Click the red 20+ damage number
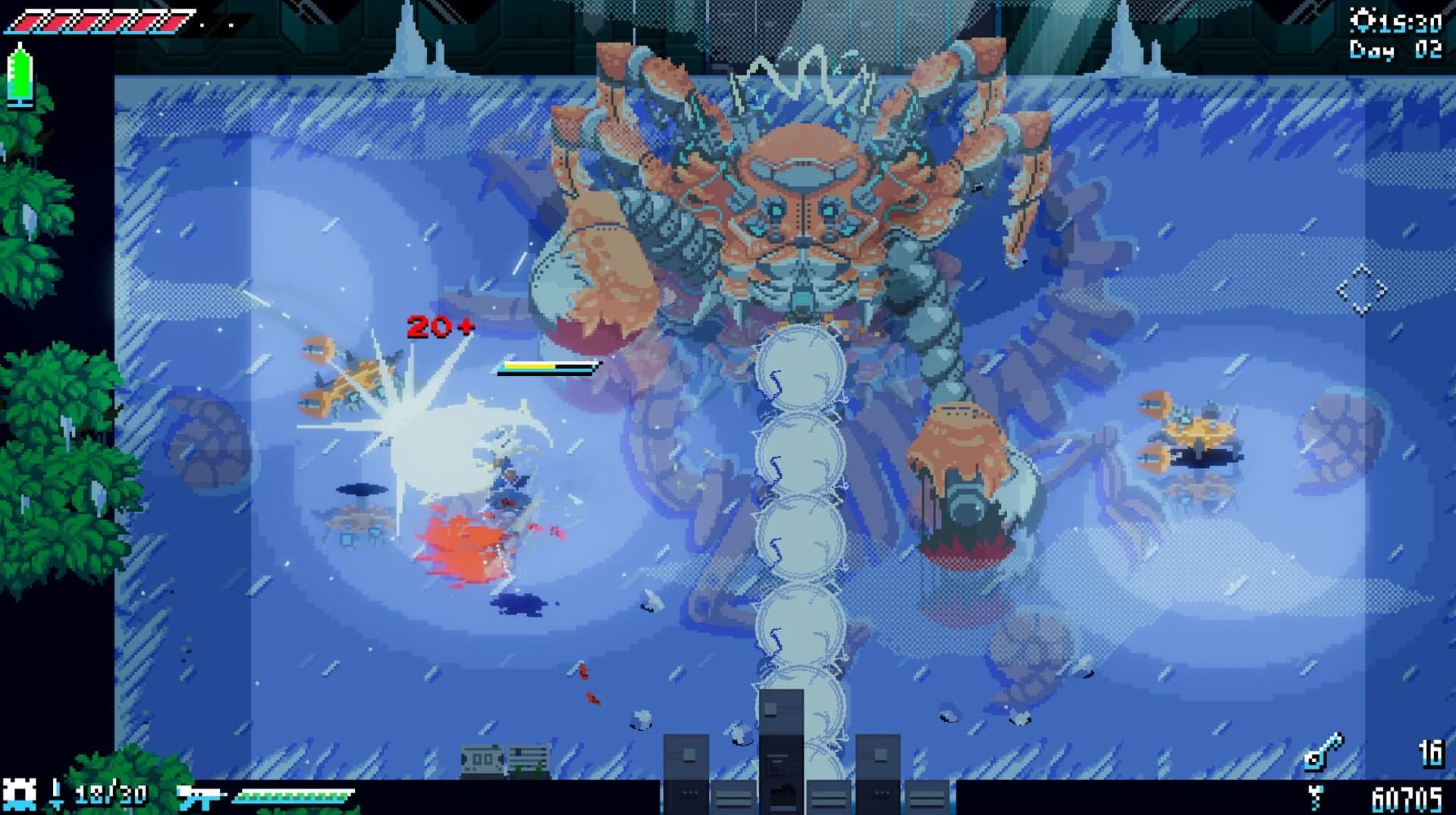The width and height of the screenshot is (1456, 815). [x=440, y=328]
